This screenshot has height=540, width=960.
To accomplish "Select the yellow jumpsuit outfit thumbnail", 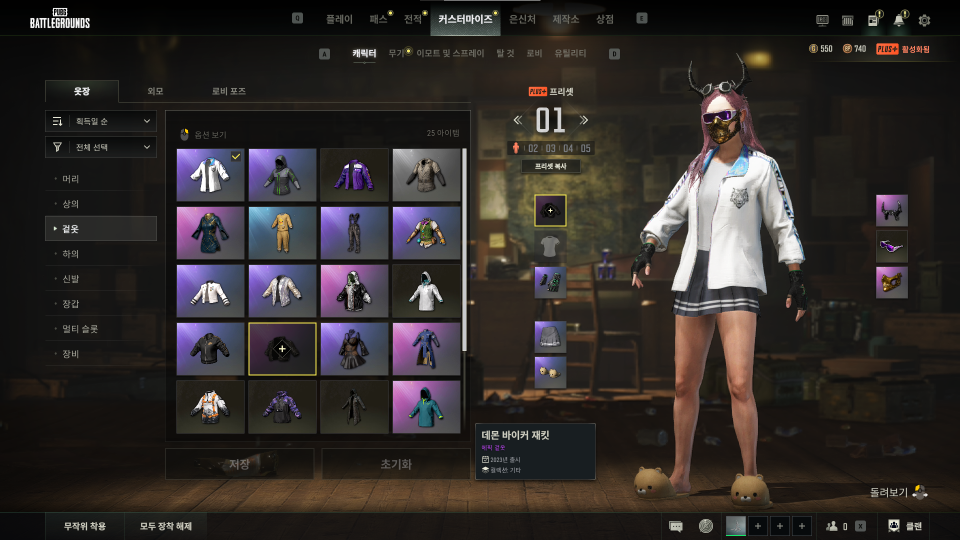I will coord(282,233).
